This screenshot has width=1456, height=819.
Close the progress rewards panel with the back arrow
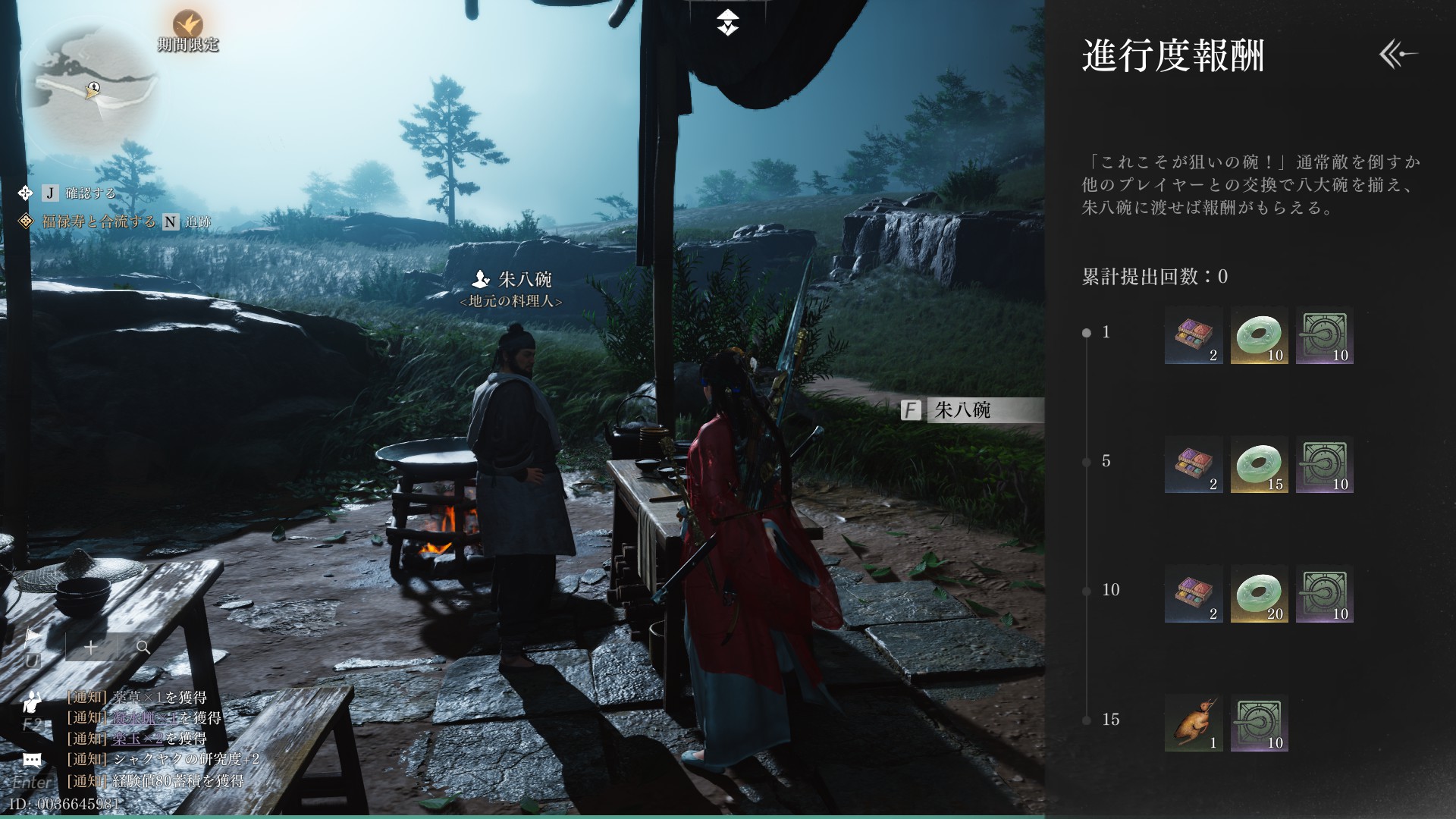click(1398, 55)
